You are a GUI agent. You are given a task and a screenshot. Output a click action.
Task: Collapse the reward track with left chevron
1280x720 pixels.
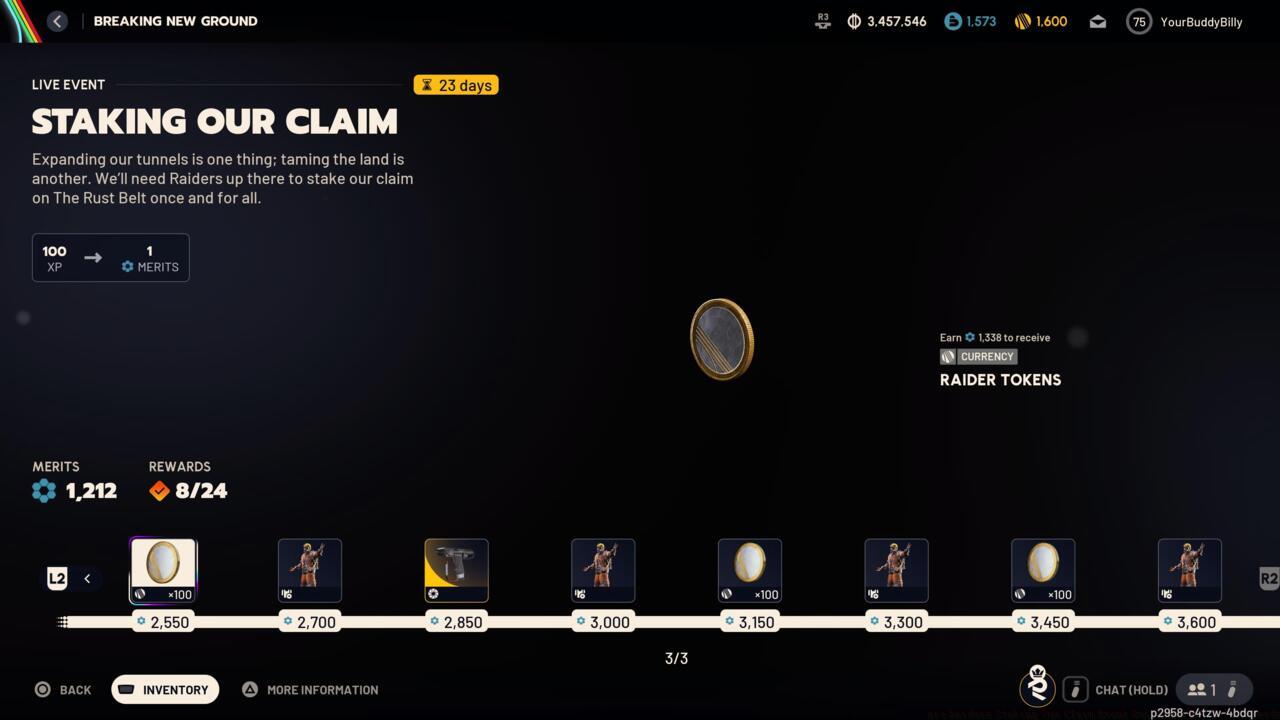point(87,578)
